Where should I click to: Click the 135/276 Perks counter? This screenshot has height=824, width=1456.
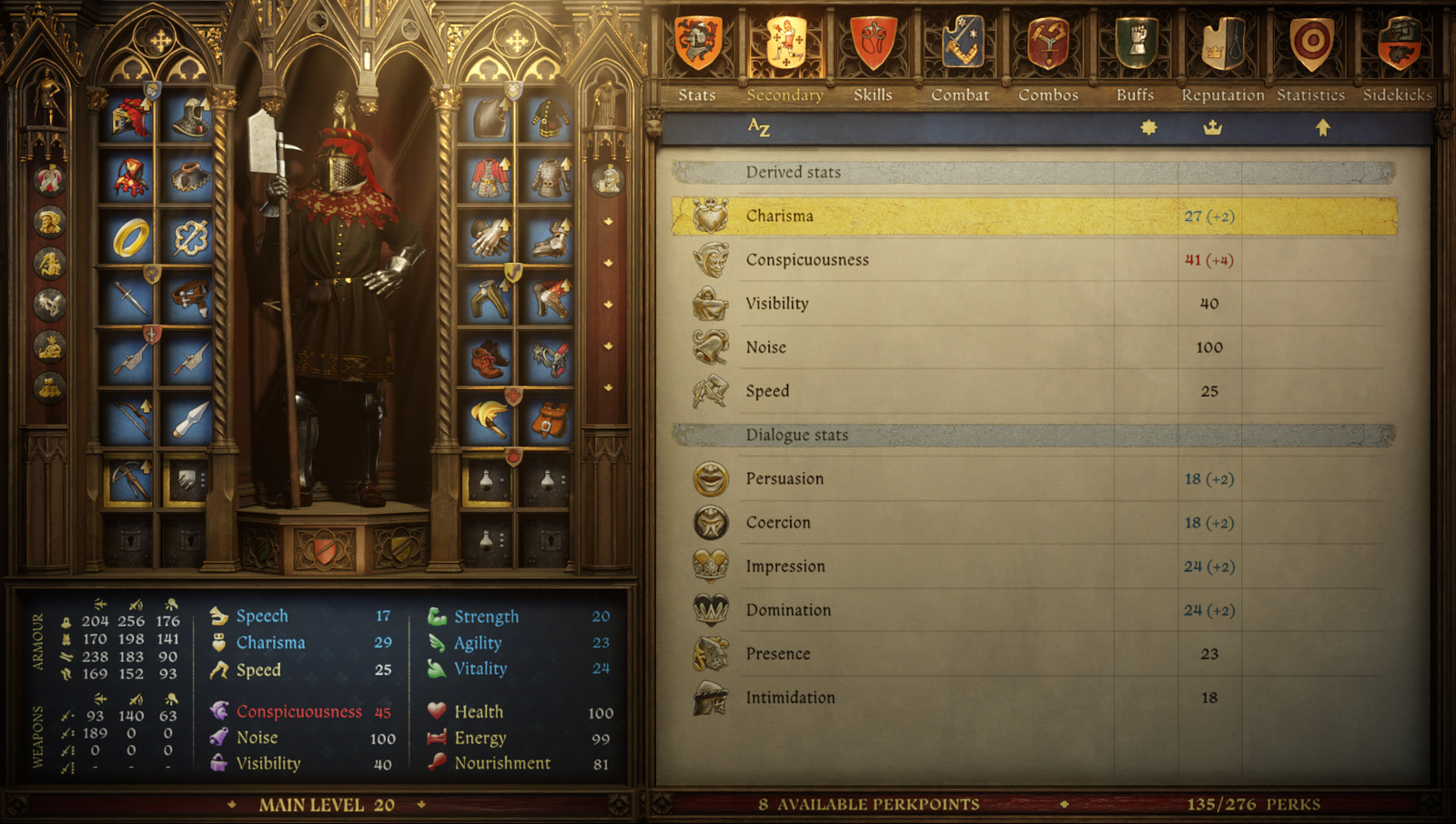(1254, 804)
